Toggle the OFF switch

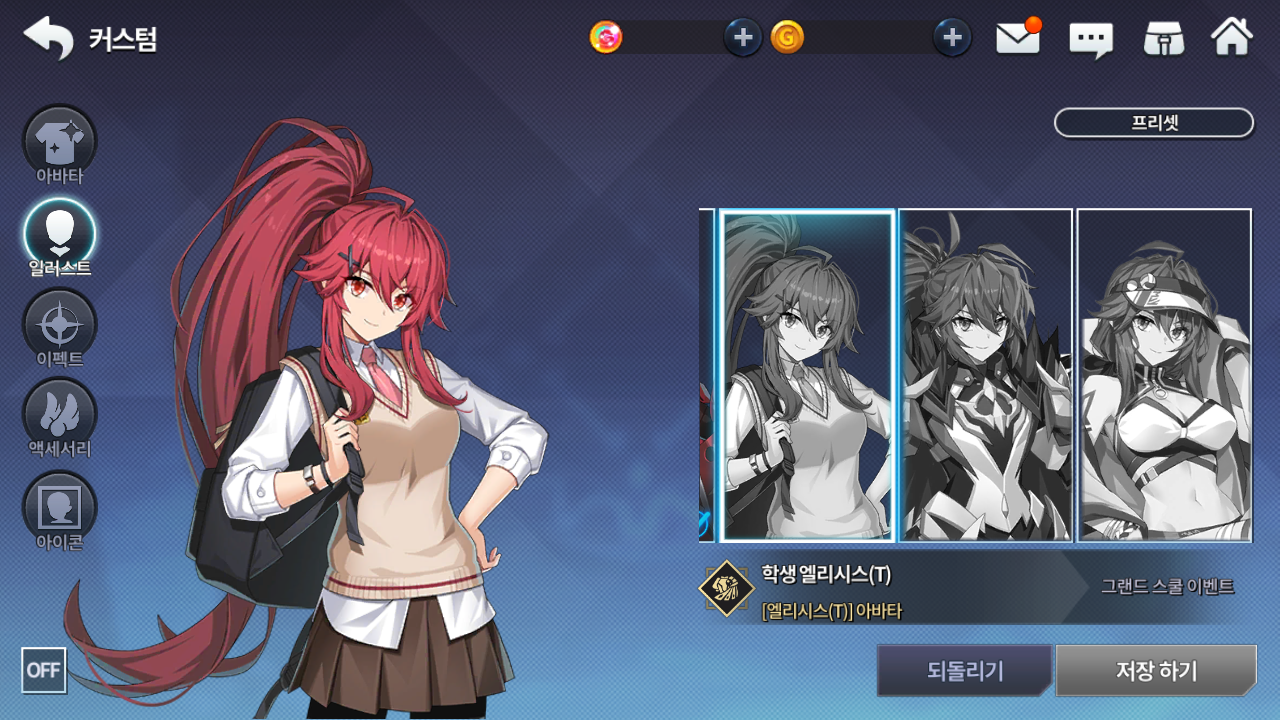[x=44, y=670]
